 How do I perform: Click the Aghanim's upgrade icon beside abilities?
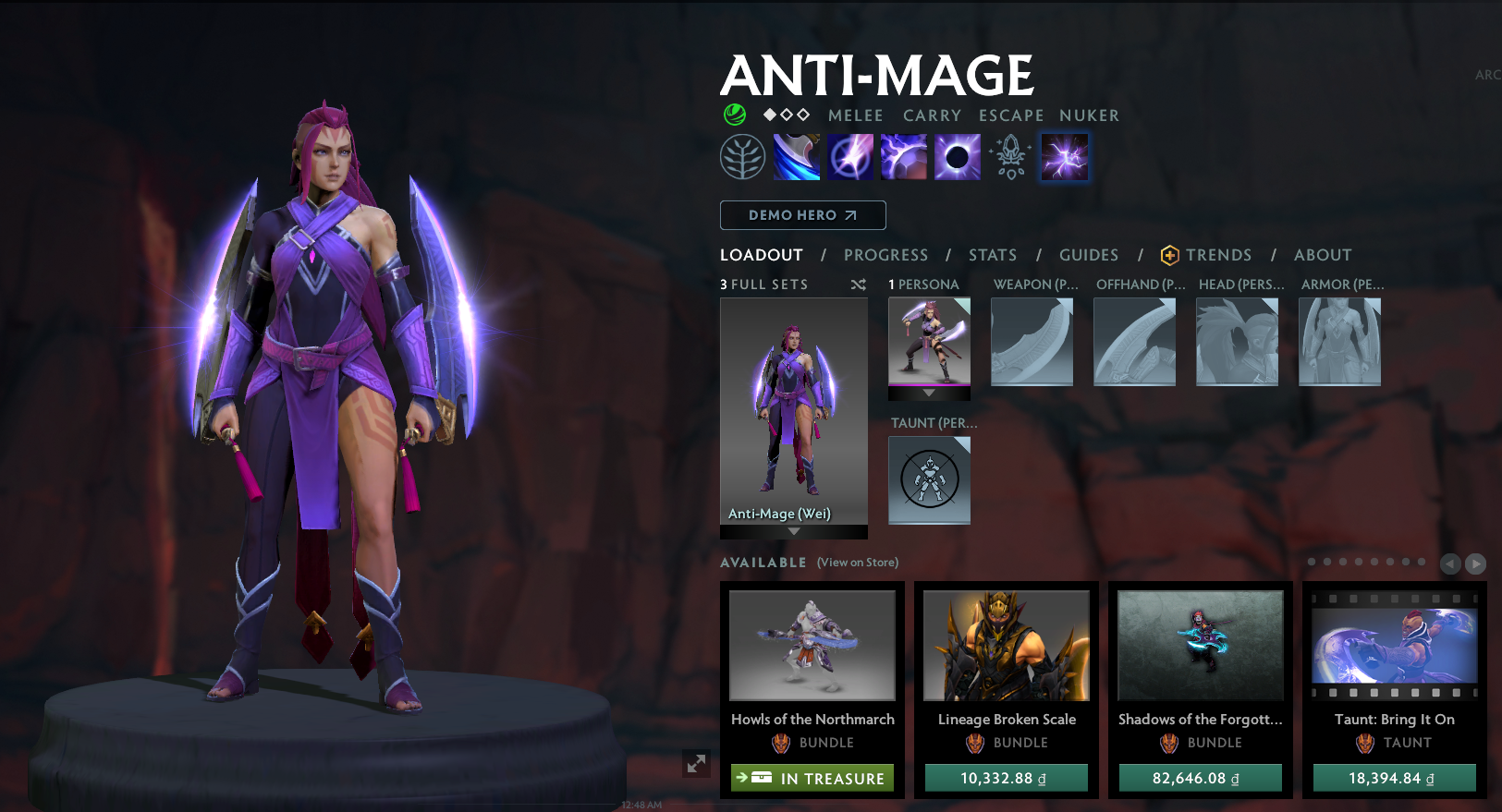point(1010,156)
